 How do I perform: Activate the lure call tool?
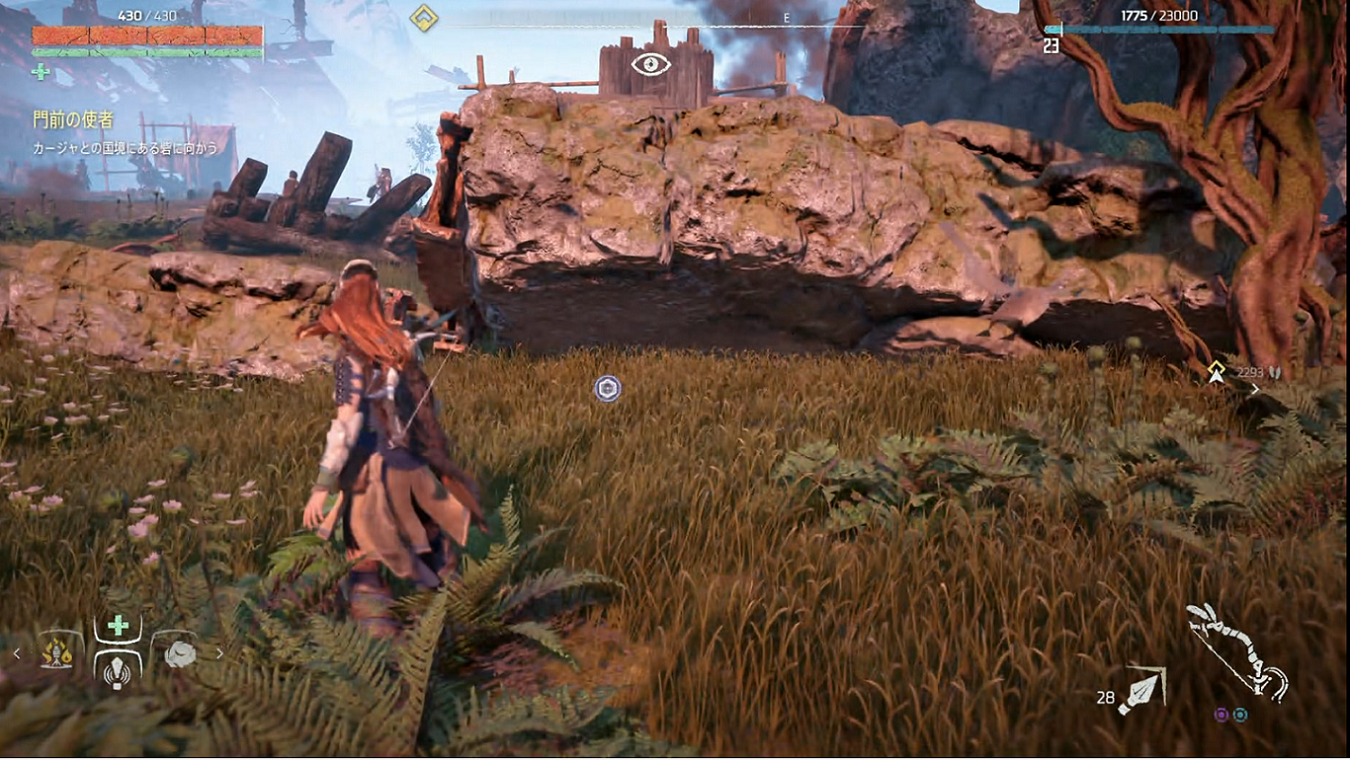(x=118, y=670)
